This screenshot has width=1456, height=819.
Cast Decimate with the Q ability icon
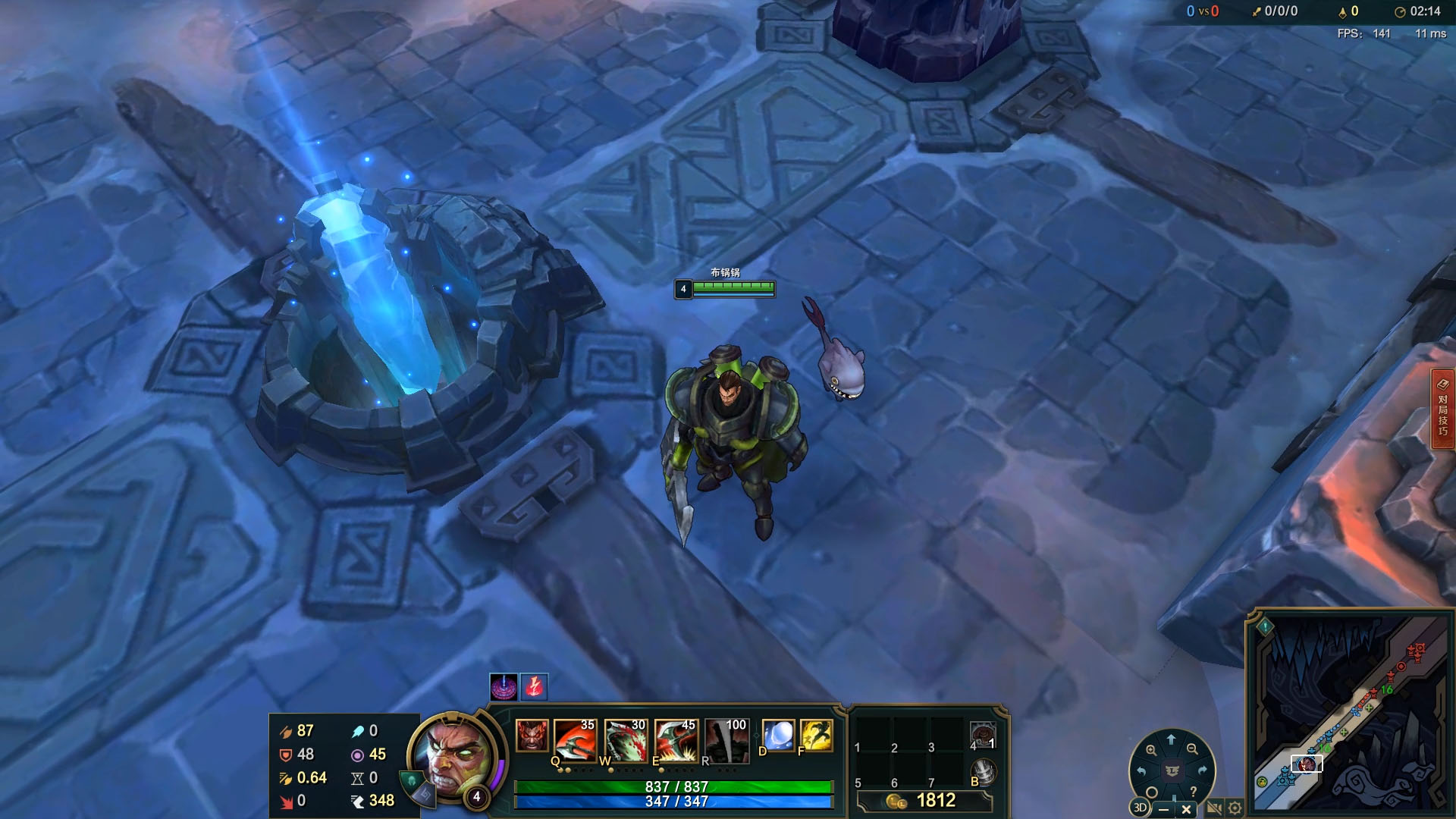point(574,739)
